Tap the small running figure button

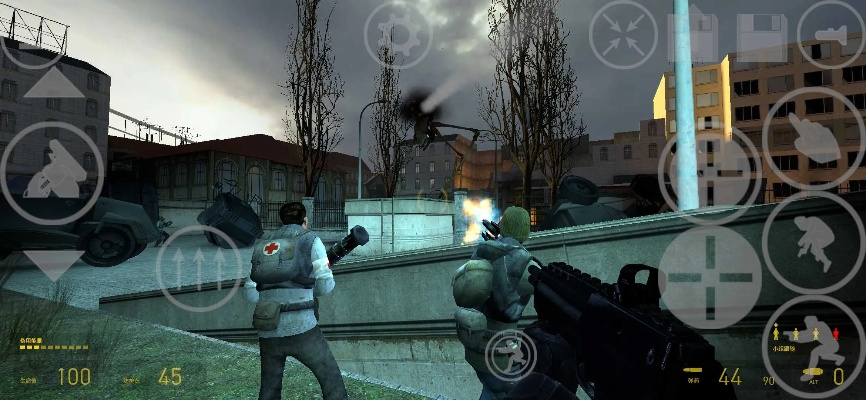[510, 353]
